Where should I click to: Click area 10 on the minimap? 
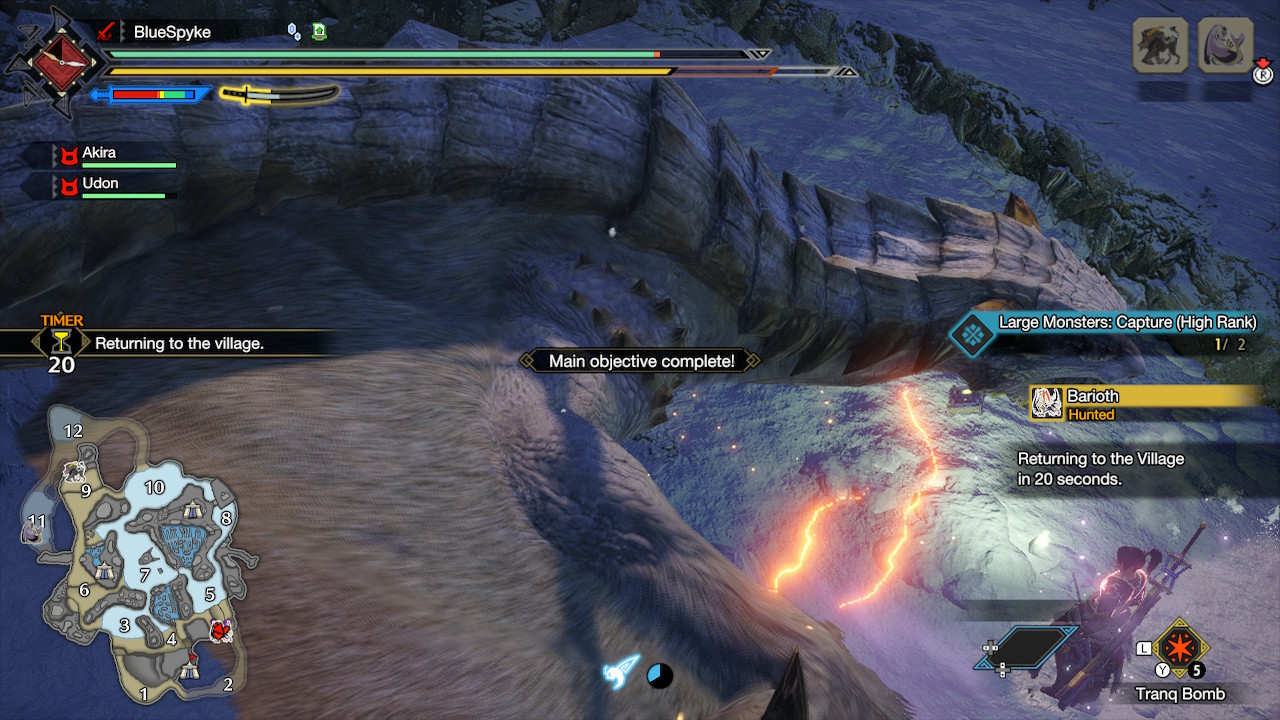pos(154,487)
